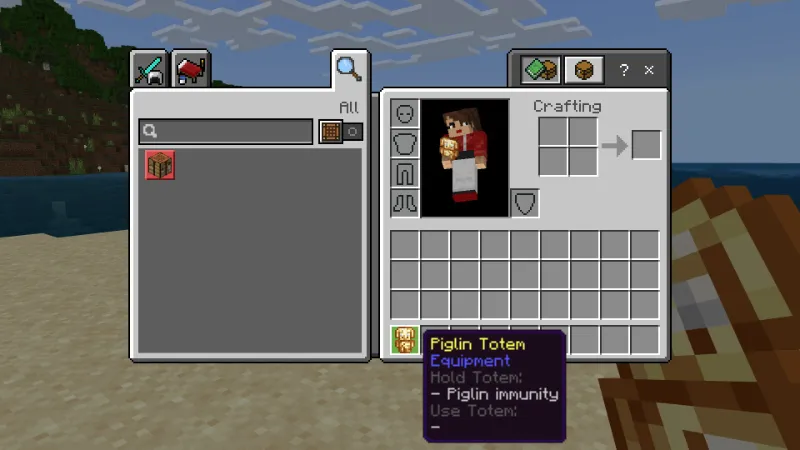Viewport: 800px width, 450px height.
Task: Click the recipe search text field
Action: pos(226,131)
